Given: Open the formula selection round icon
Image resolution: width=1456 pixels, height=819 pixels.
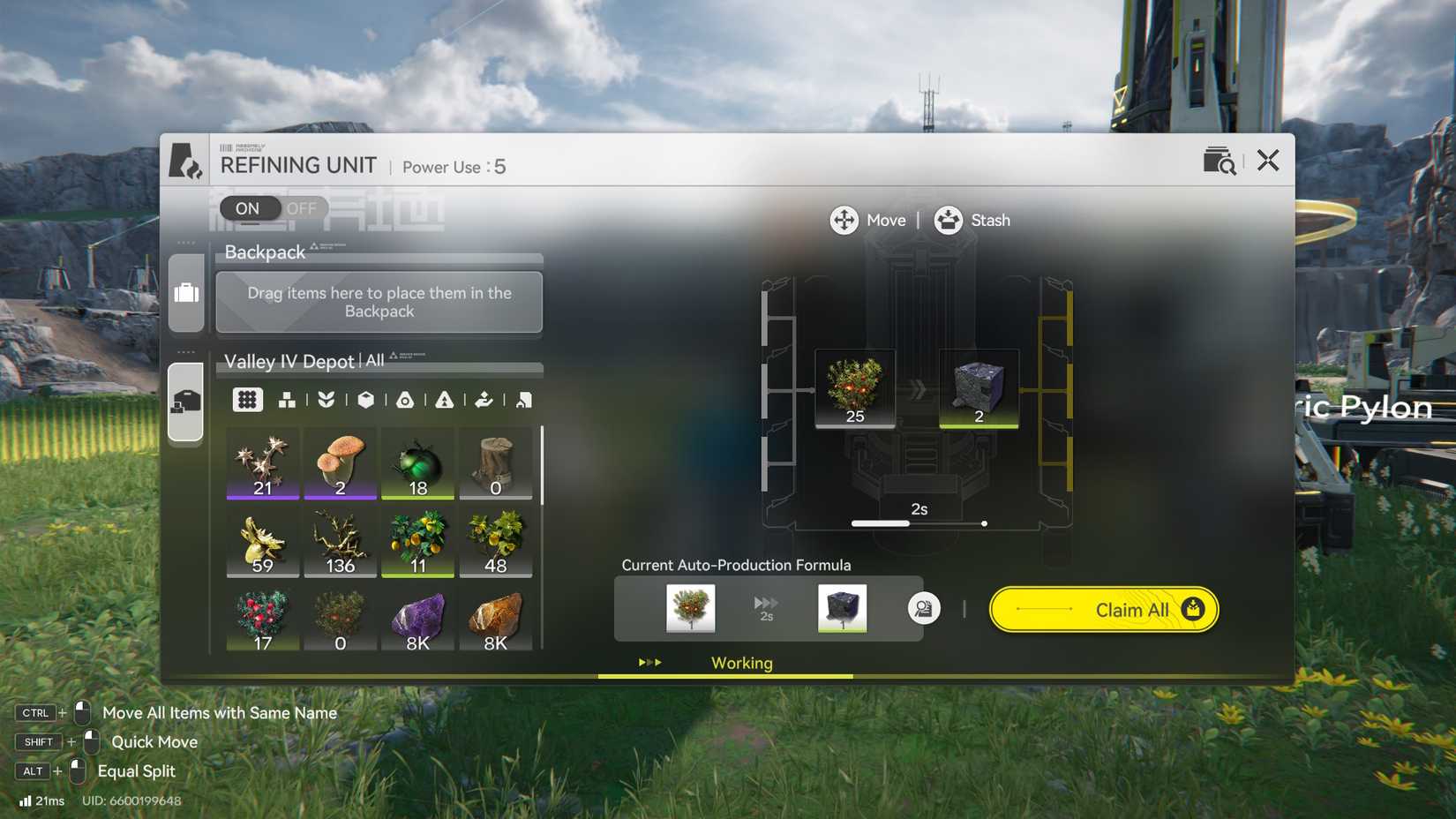Looking at the screenshot, I should (923, 609).
